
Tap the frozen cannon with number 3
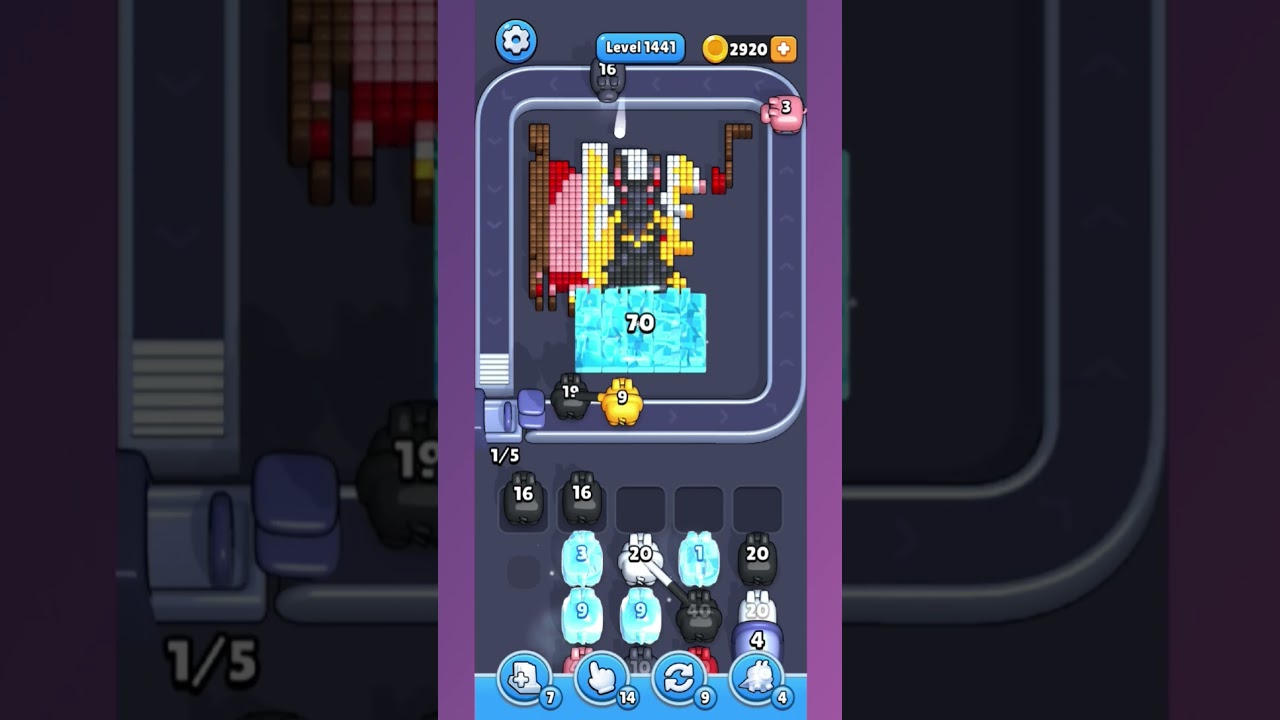click(582, 557)
